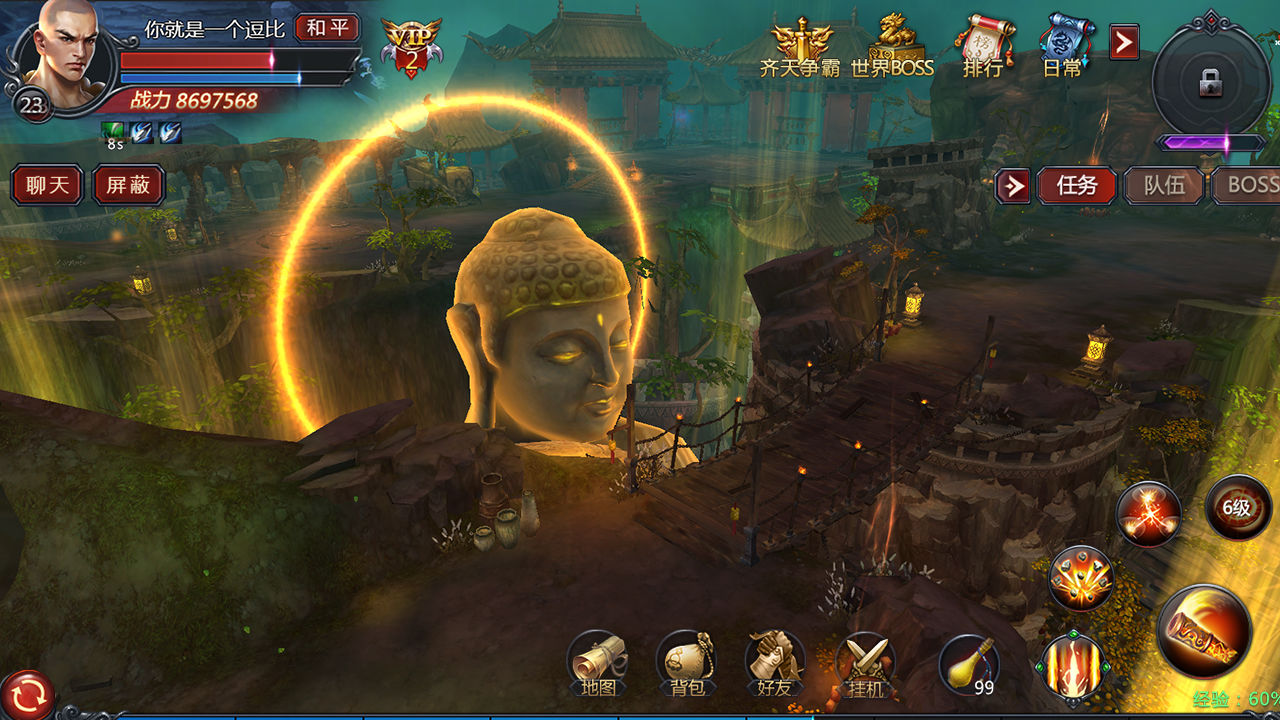The height and width of the screenshot is (720, 1280).
Task: Switch to the BOSS tab
Action: (1248, 186)
